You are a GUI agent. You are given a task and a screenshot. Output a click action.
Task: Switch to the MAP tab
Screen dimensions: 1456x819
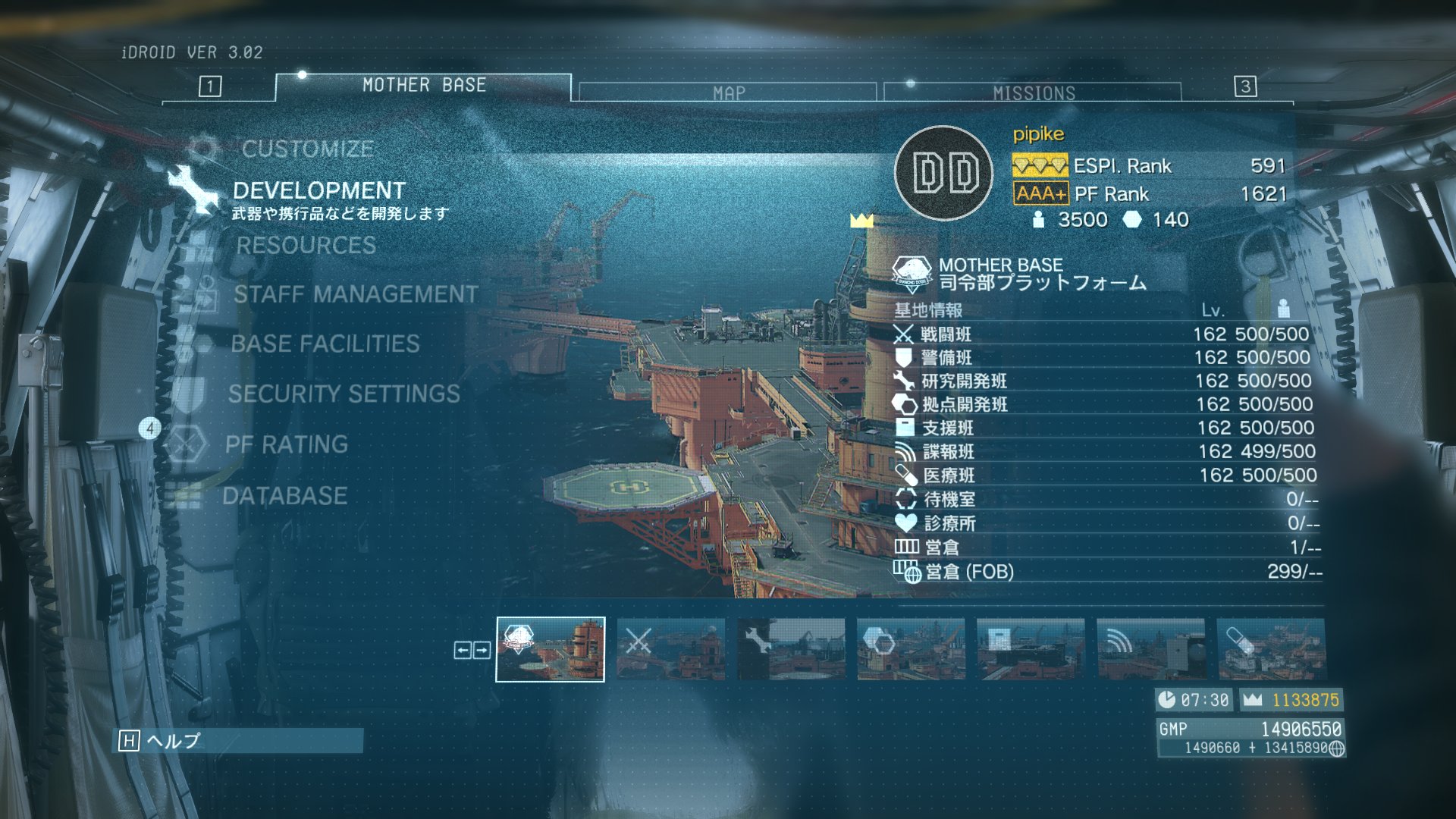click(x=728, y=93)
